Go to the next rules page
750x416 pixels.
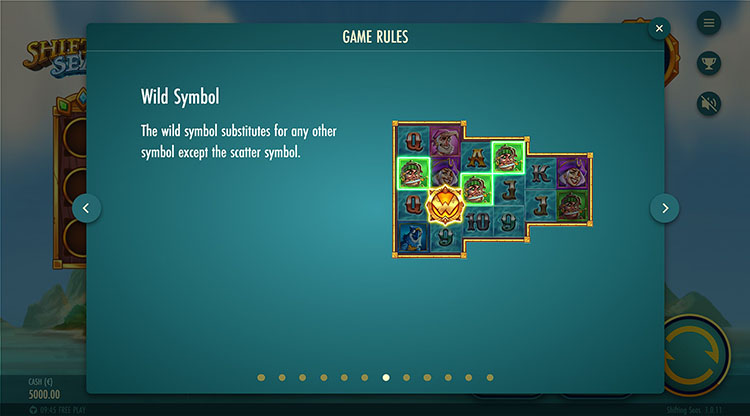(x=665, y=208)
